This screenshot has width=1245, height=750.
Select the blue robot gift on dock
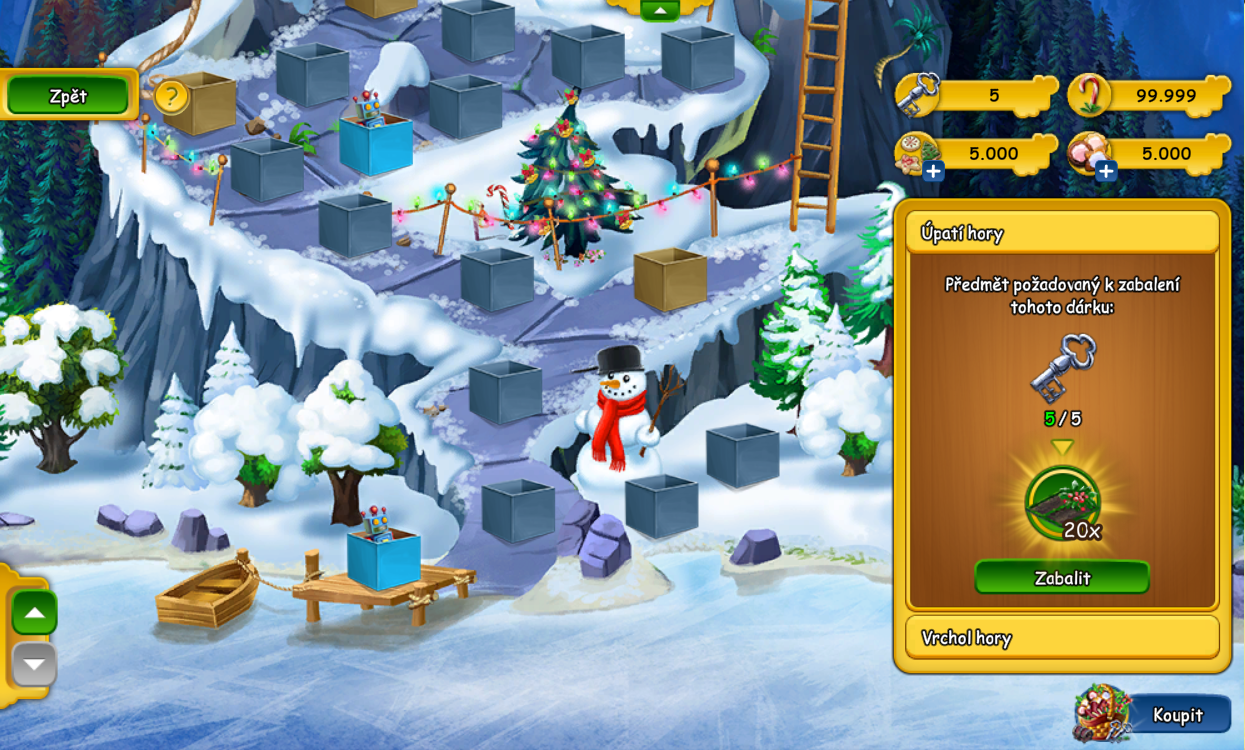(x=383, y=555)
